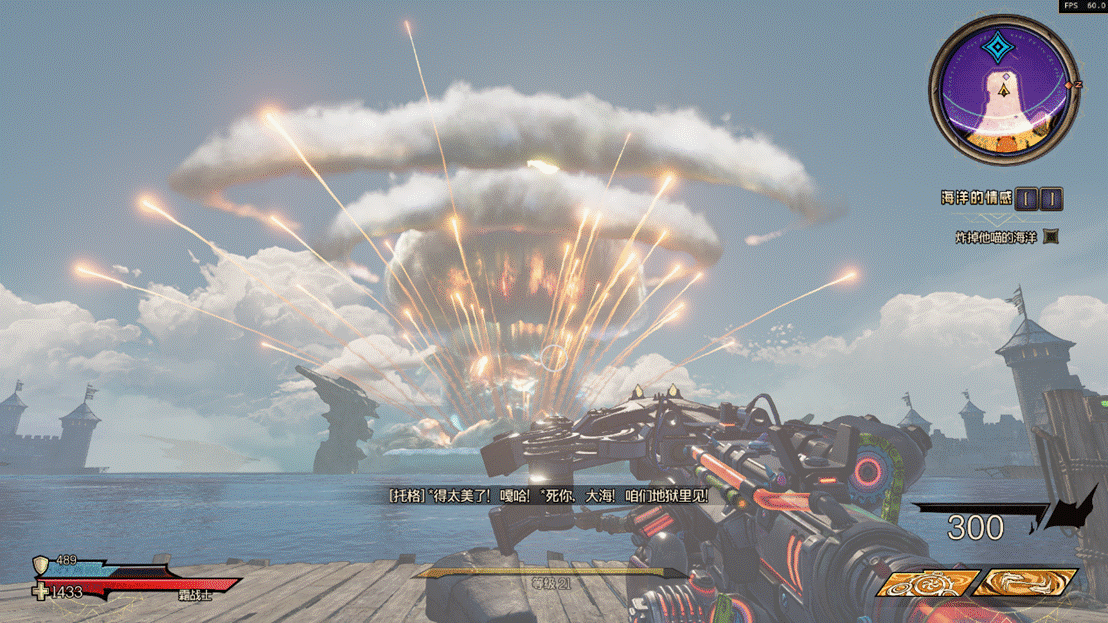Toggle the 炸掉他喵的海洋 objective checkbox
This screenshot has width=1108, height=623.
[1051, 237]
